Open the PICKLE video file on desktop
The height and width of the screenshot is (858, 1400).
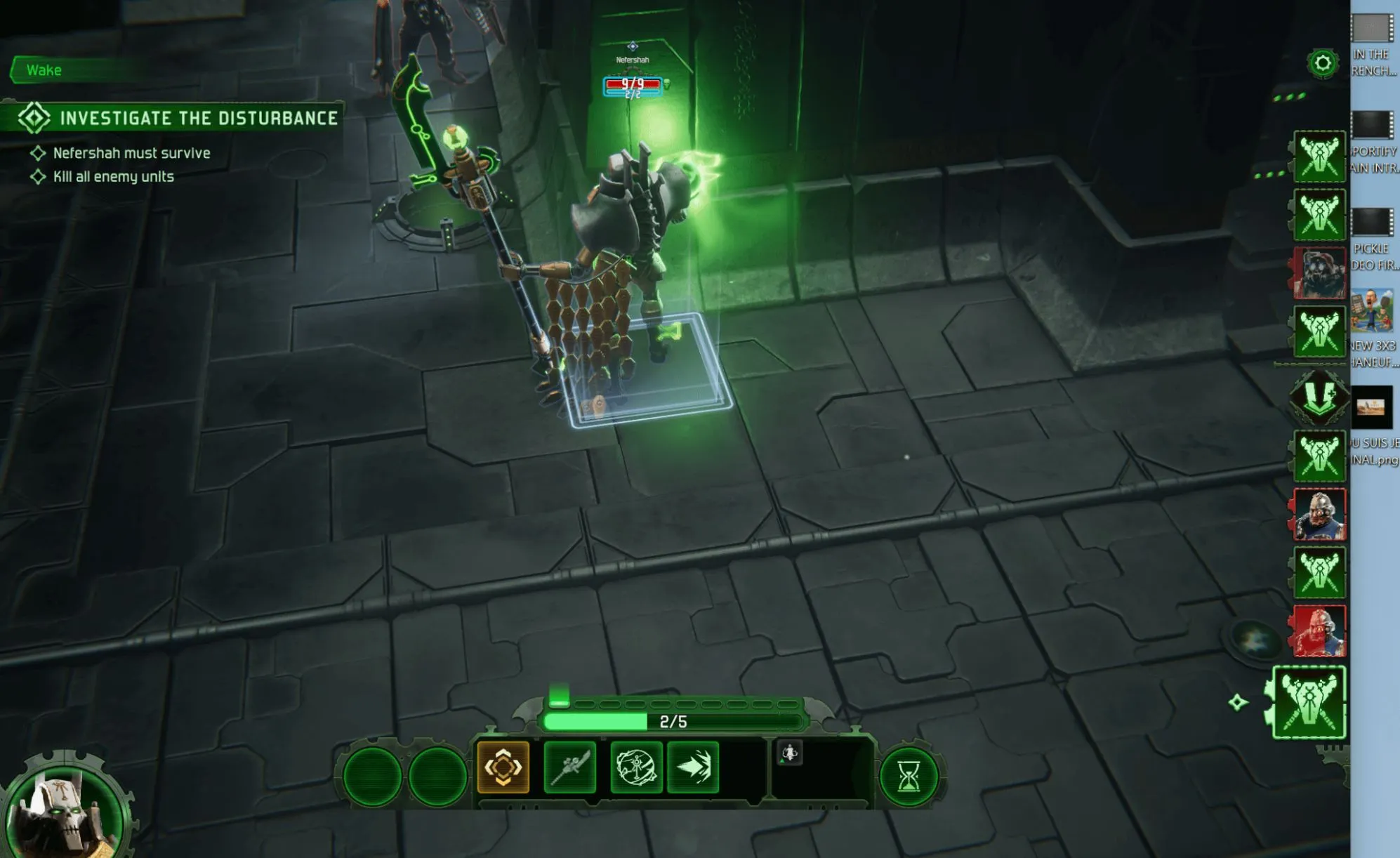pyautogui.click(x=1373, y=239)
